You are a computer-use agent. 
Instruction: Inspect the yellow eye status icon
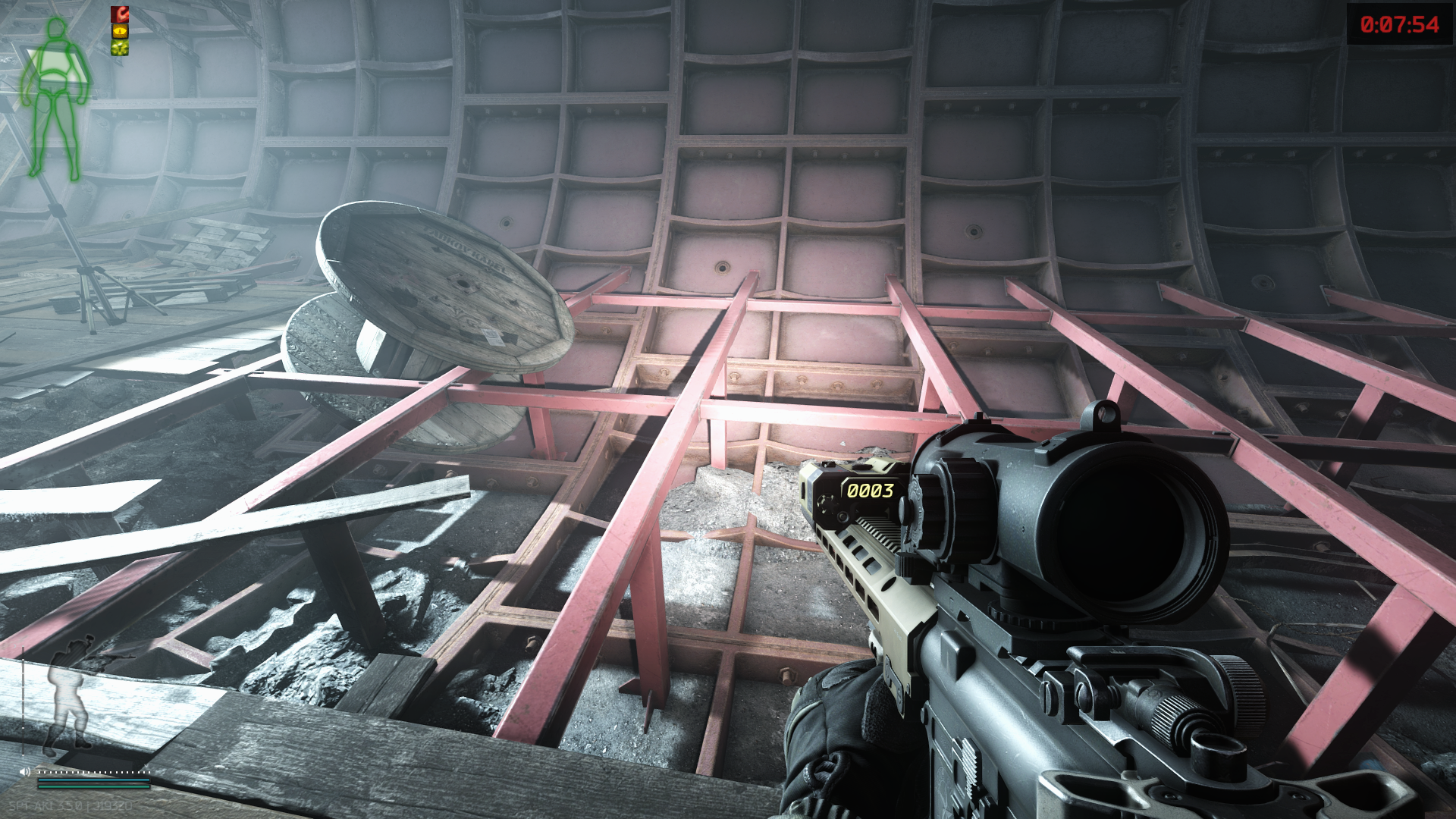(120, 31)
